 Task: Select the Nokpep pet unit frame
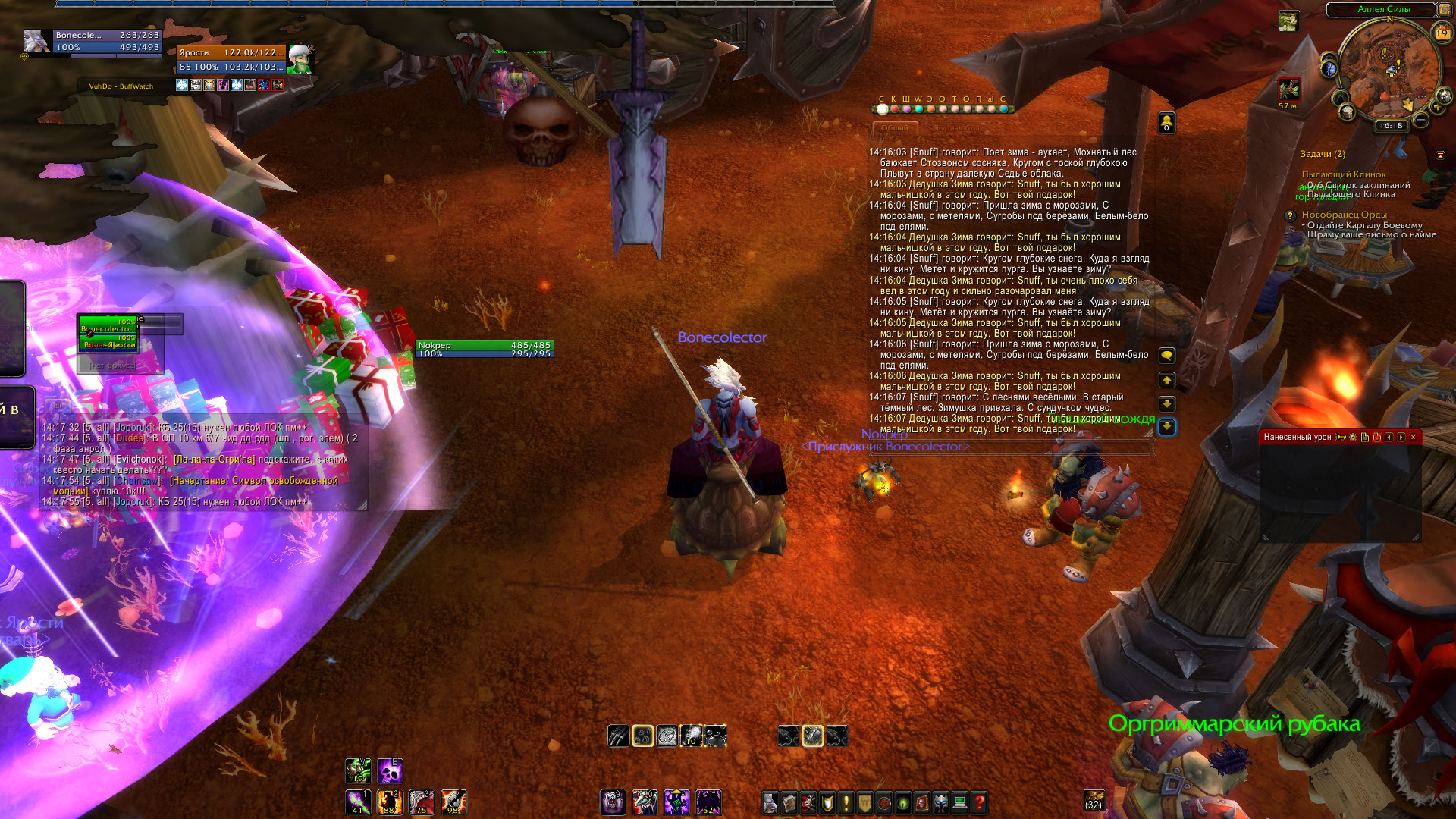click(485, 349)
